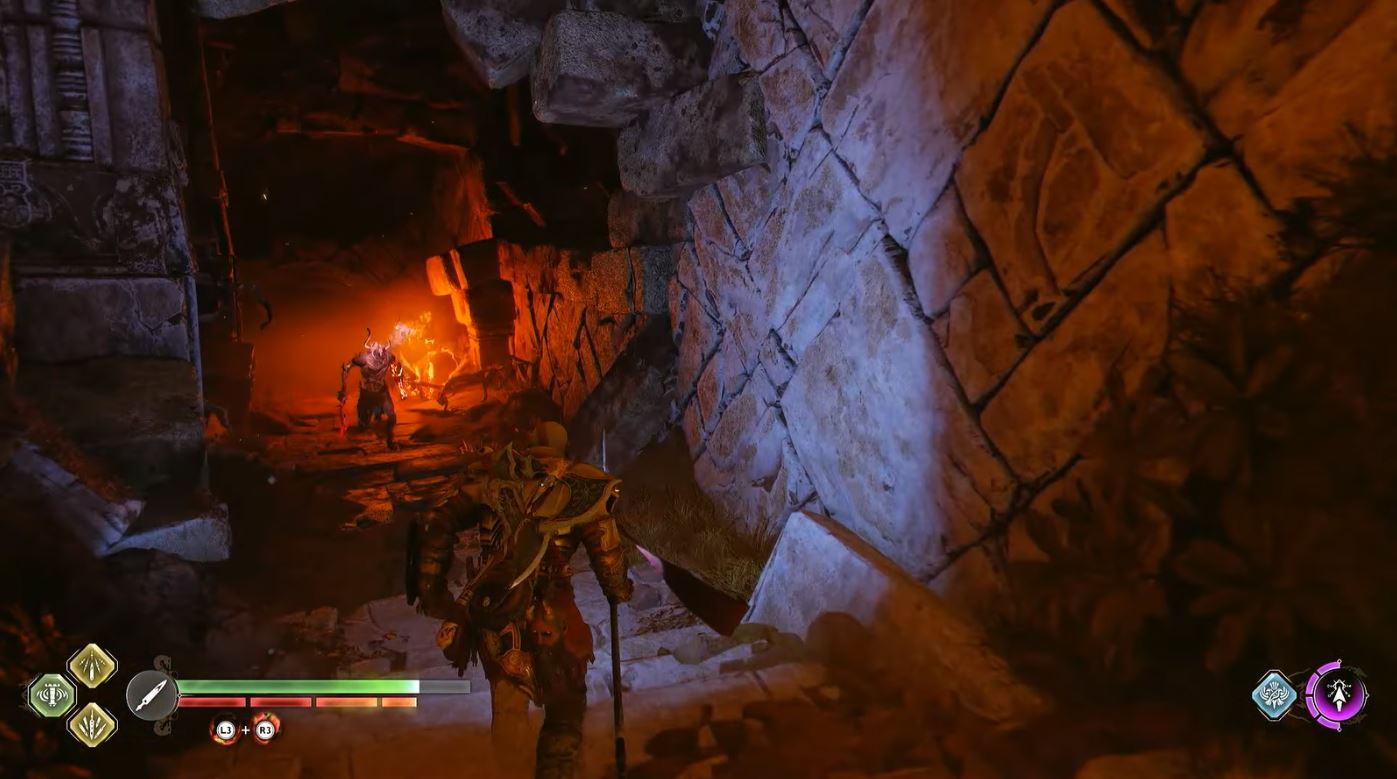Trigger the blue diamond companion summon icon
This screenshot has width=1397, height=779.
click(x=1276, y=695)
